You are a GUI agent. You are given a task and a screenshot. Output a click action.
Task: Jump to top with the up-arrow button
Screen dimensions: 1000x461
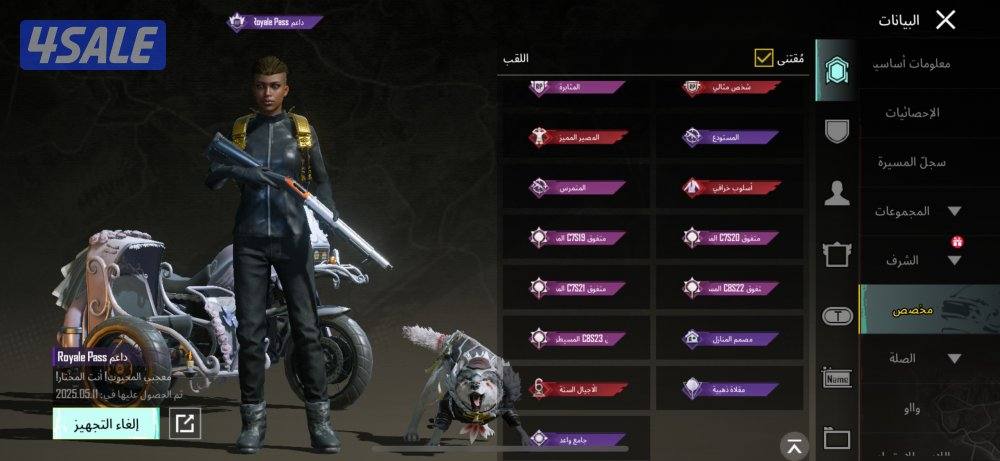(793, 446)
